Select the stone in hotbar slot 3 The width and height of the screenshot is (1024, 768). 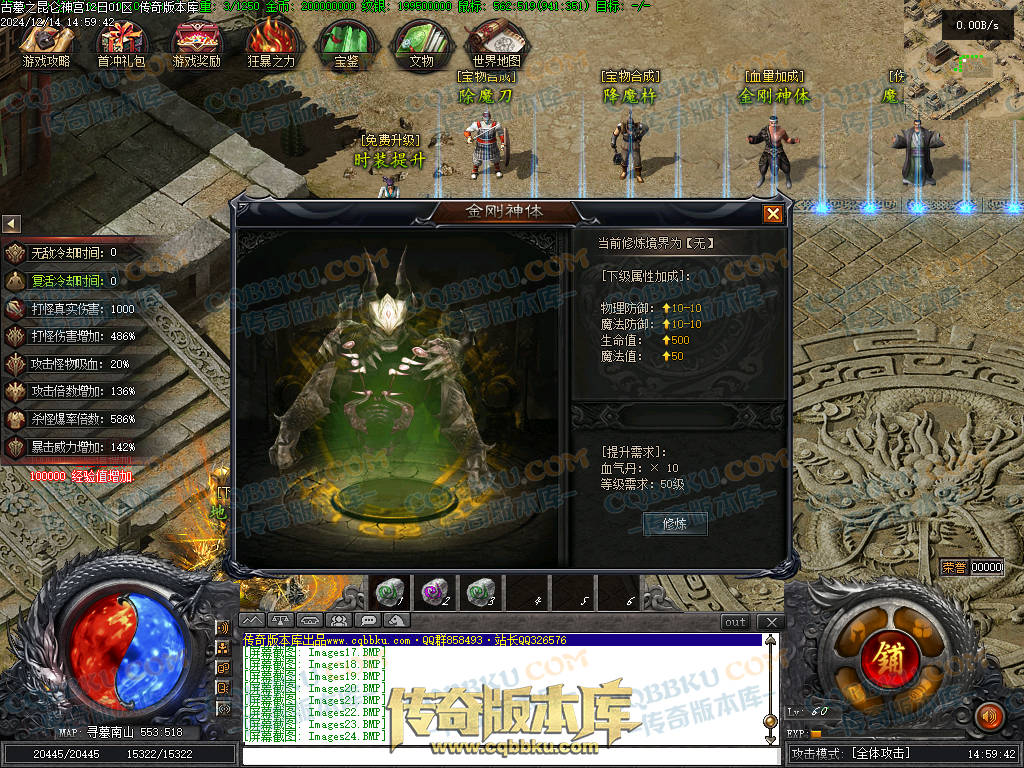click(x=481, y=592)
